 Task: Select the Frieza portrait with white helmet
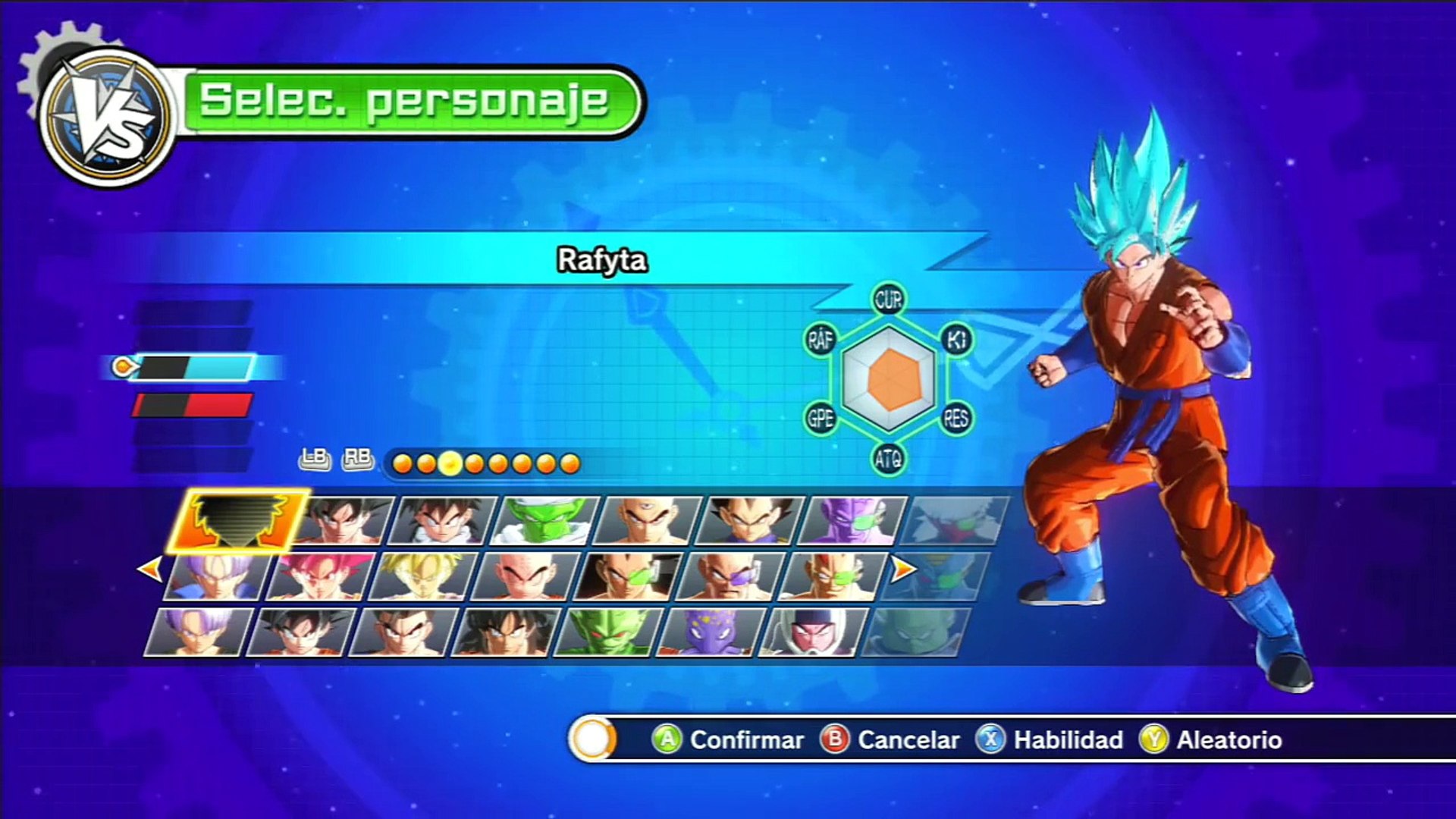click(811, 632)
